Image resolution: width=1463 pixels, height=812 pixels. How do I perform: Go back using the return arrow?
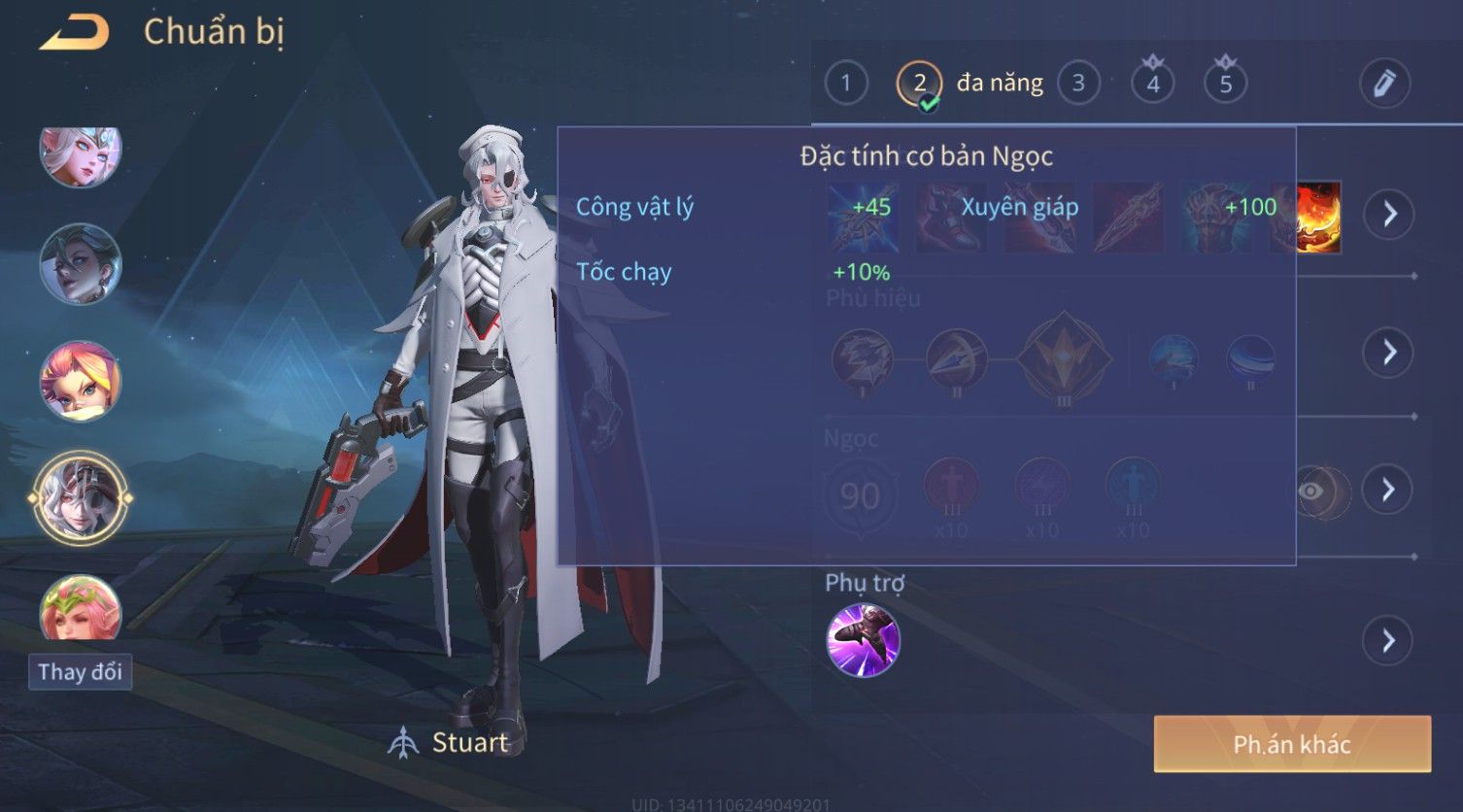click(x=74, y=33)
